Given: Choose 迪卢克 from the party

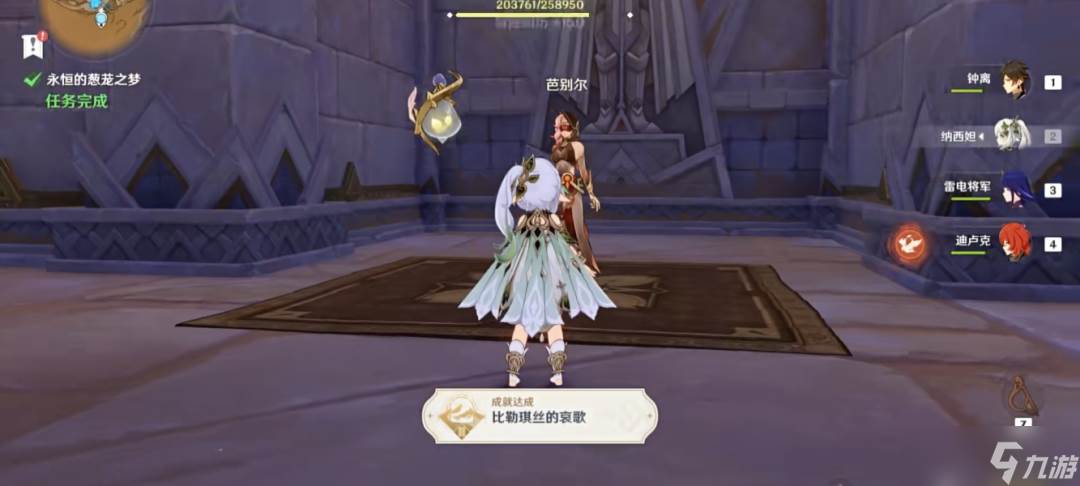Looking at the screenshot, I should coord(1015,243).
